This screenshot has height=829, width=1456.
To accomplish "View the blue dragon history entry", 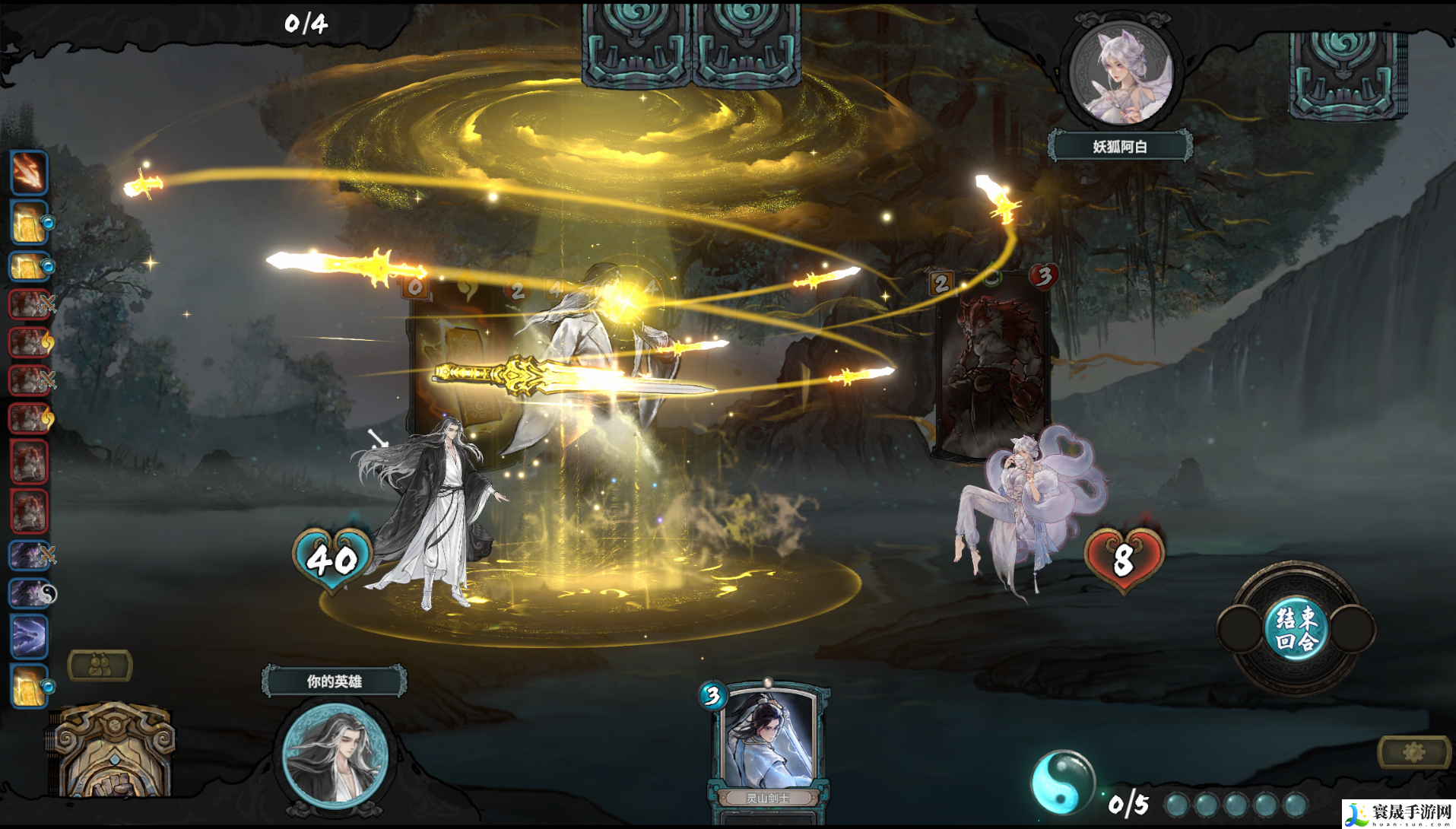I will (30, 636).
